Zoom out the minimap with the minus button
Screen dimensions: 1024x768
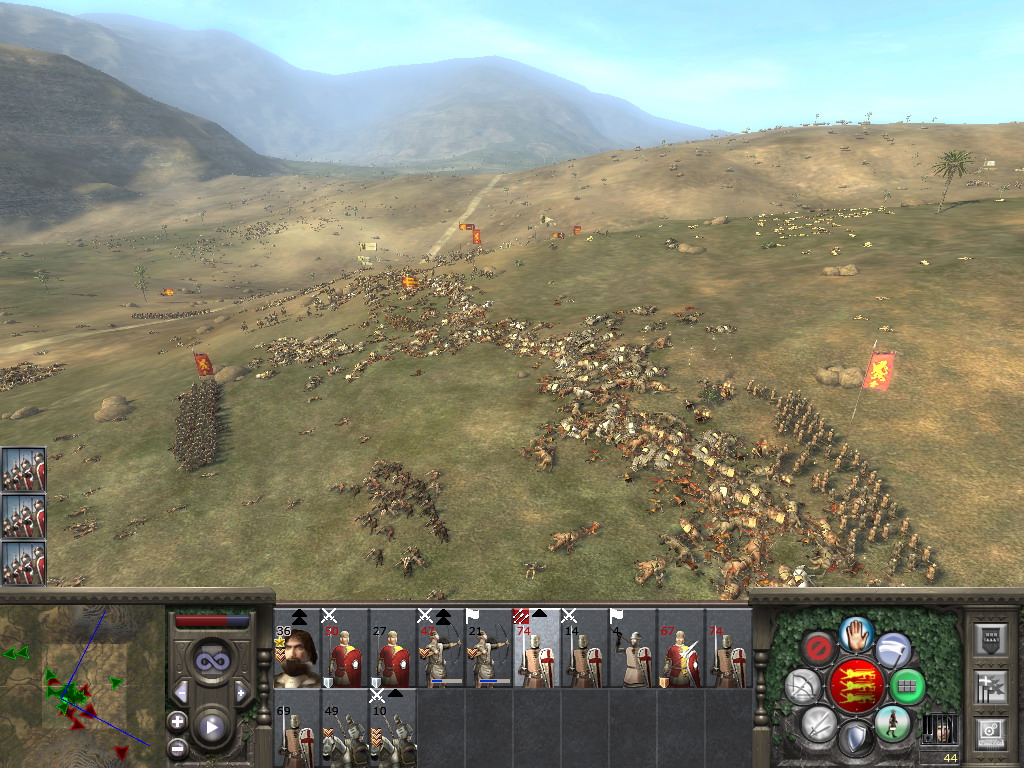click(177, 747)
